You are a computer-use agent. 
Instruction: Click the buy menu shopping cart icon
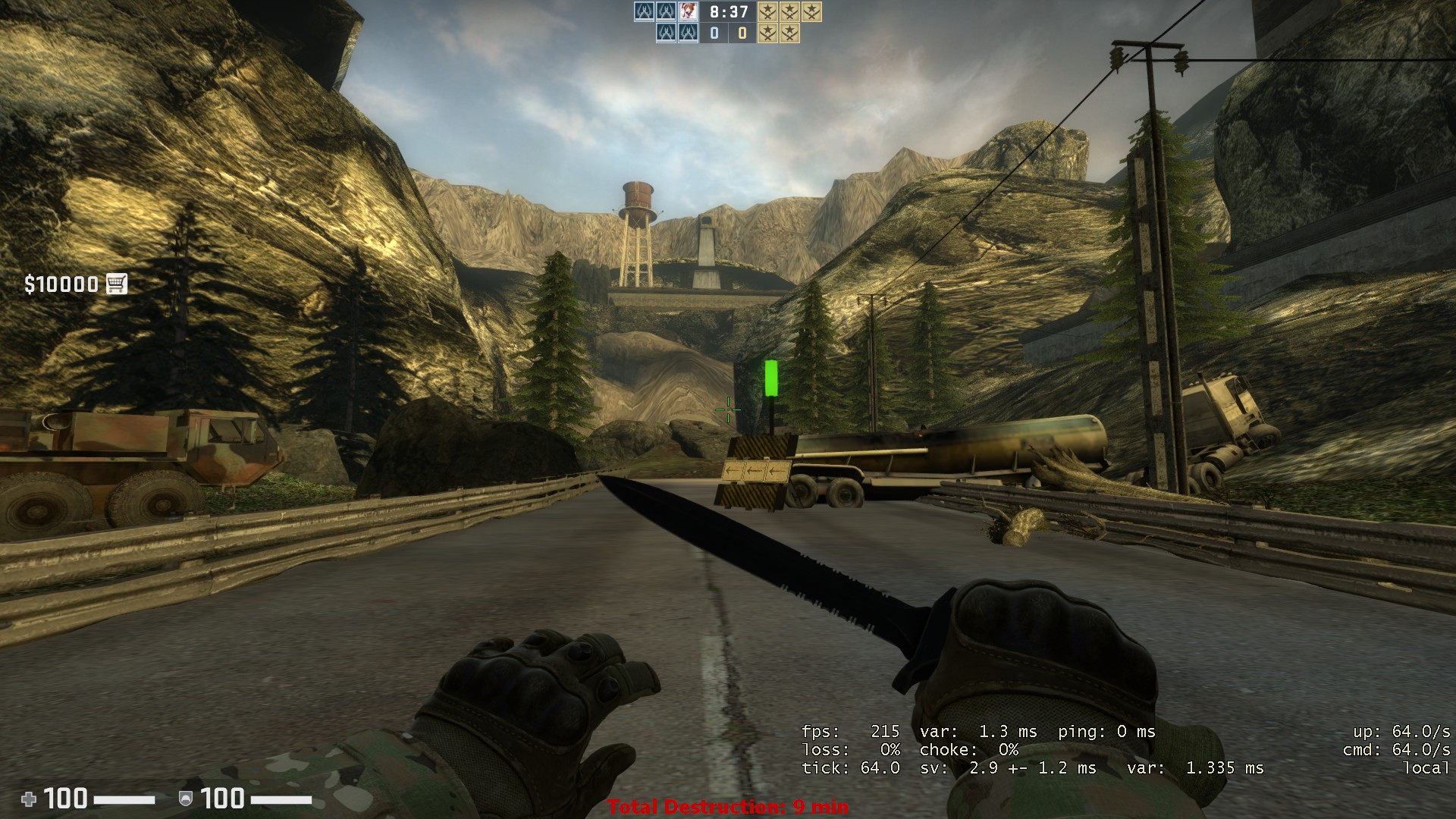coord(116,284)
